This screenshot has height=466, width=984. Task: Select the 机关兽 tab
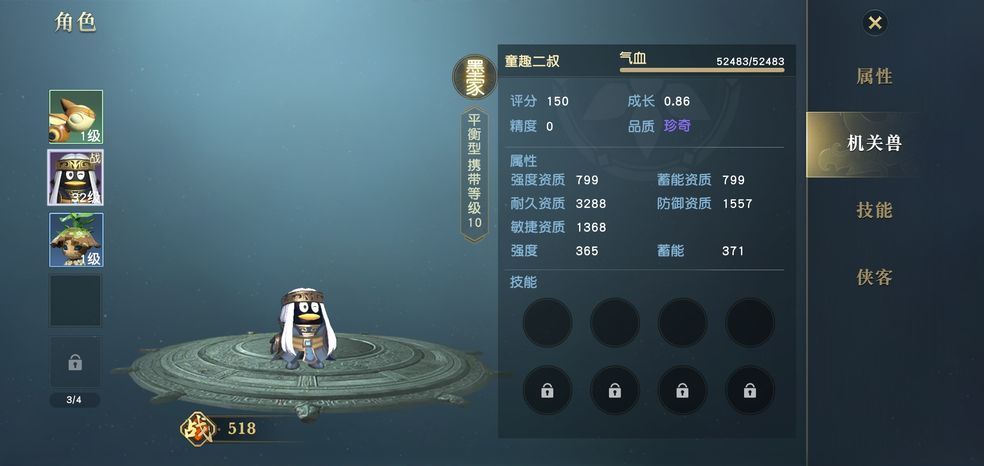tap(874, 143)
